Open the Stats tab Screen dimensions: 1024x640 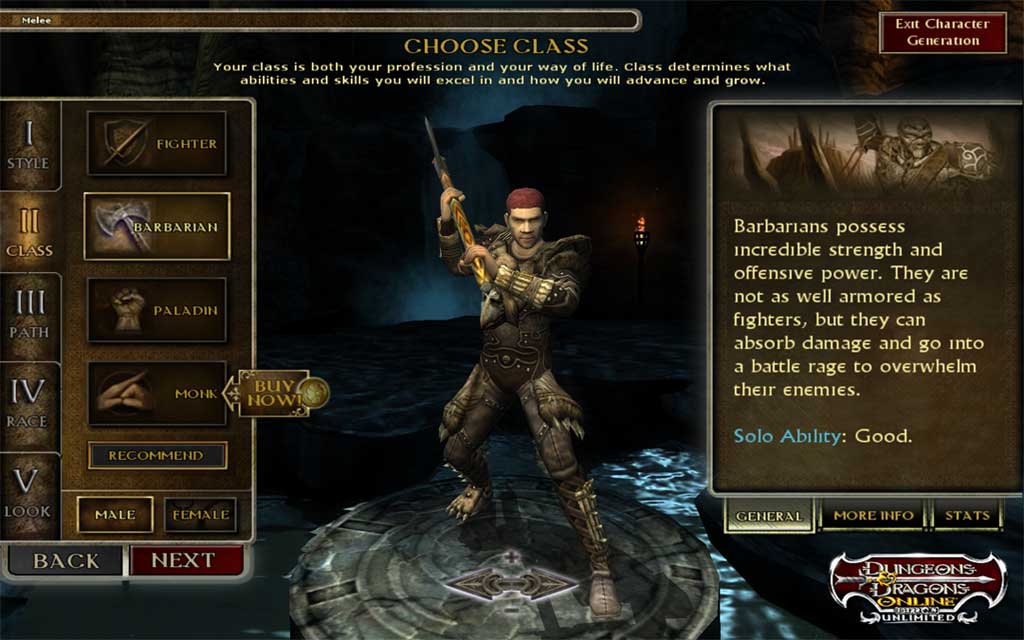[x=967, y=516]
